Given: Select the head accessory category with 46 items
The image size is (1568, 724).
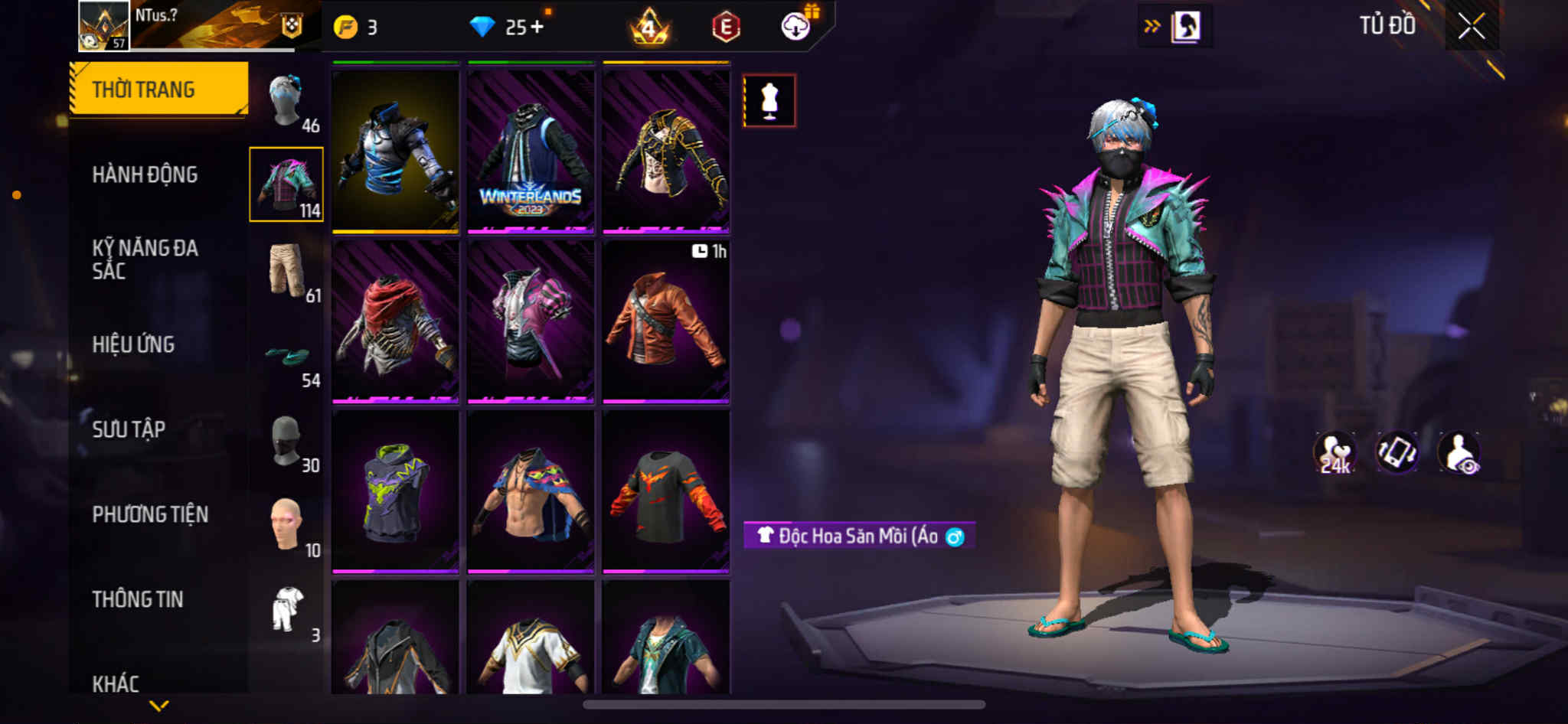Looking at the screenshot, I should (x=288, y=102).
